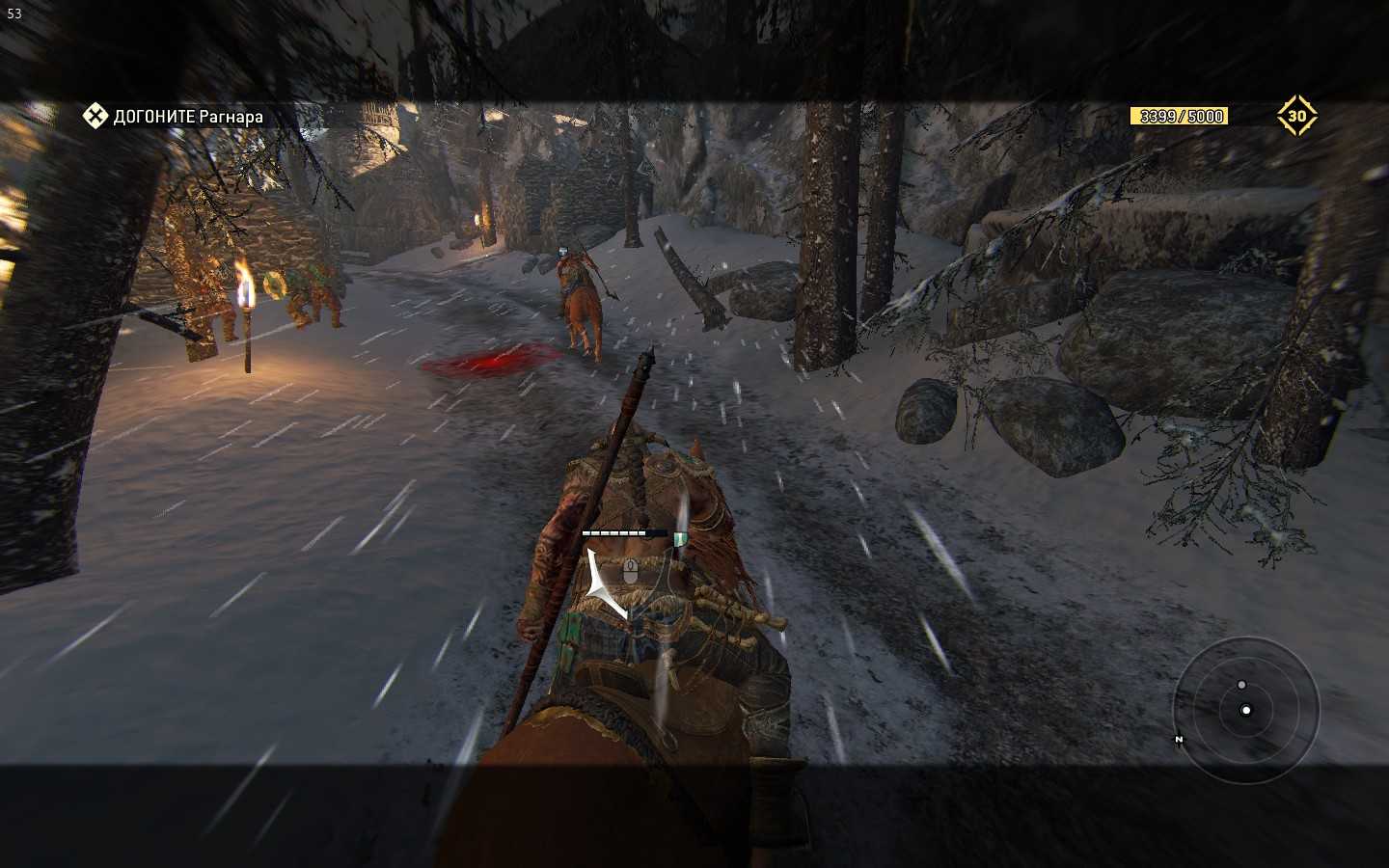1389x868 pixels.
Task: Open the circular minimap radar
Action: point(1245,711)
